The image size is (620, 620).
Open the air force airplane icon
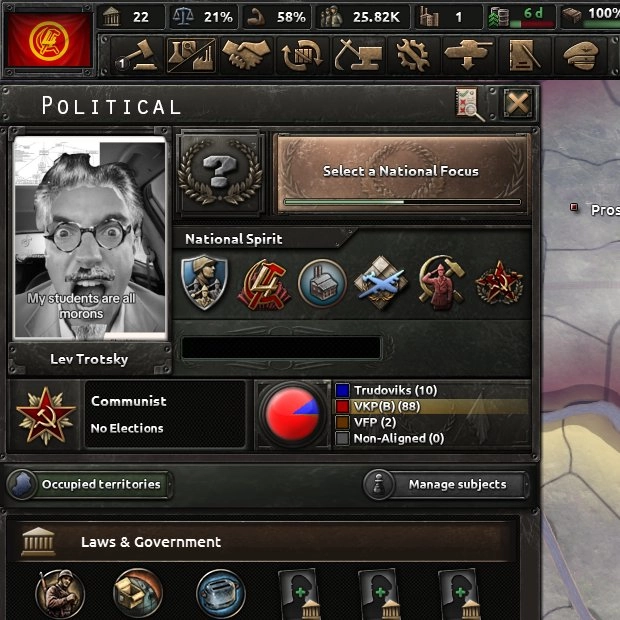467,55
